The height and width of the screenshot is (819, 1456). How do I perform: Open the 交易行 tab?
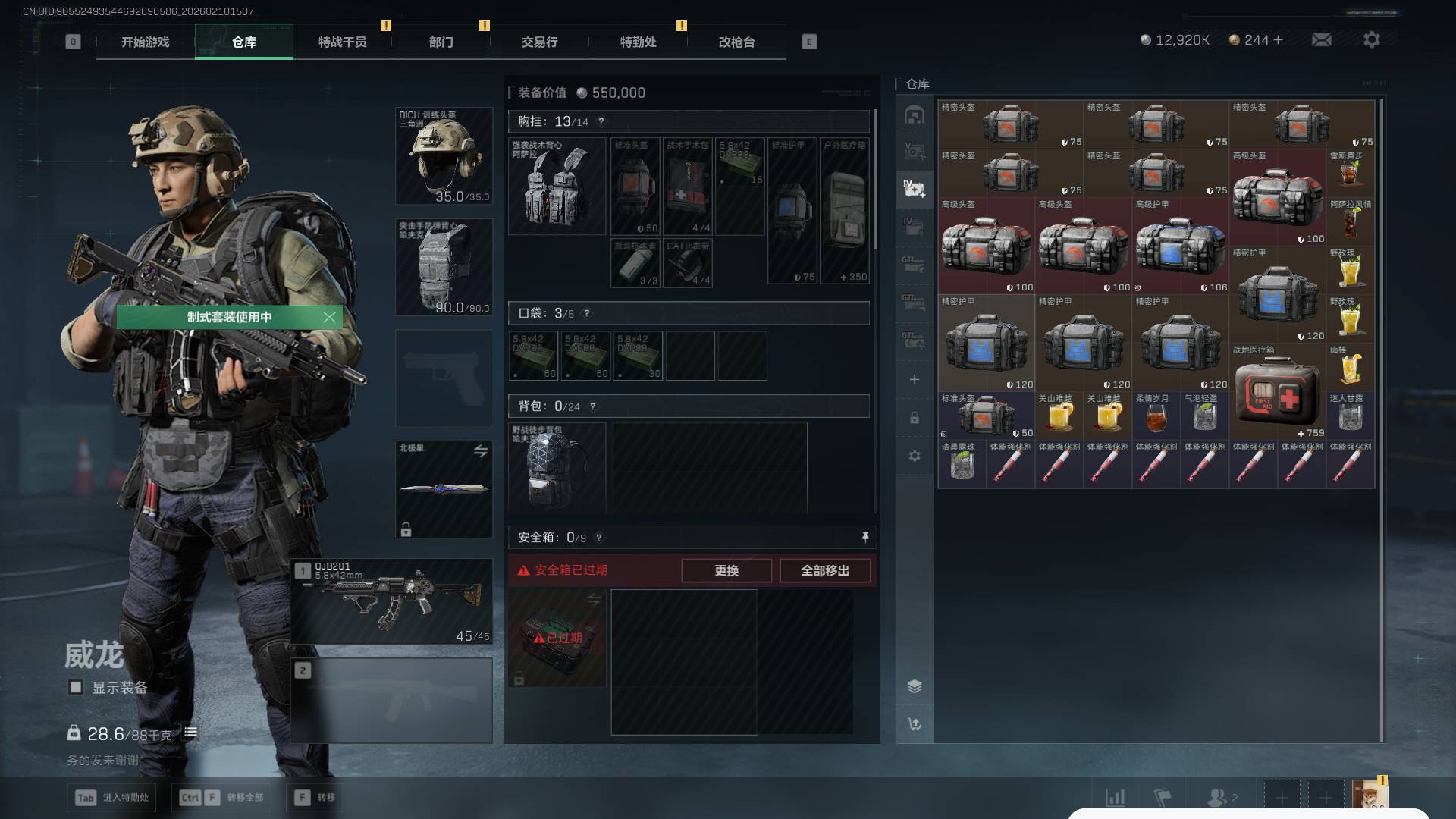click(x=539, y=42)
